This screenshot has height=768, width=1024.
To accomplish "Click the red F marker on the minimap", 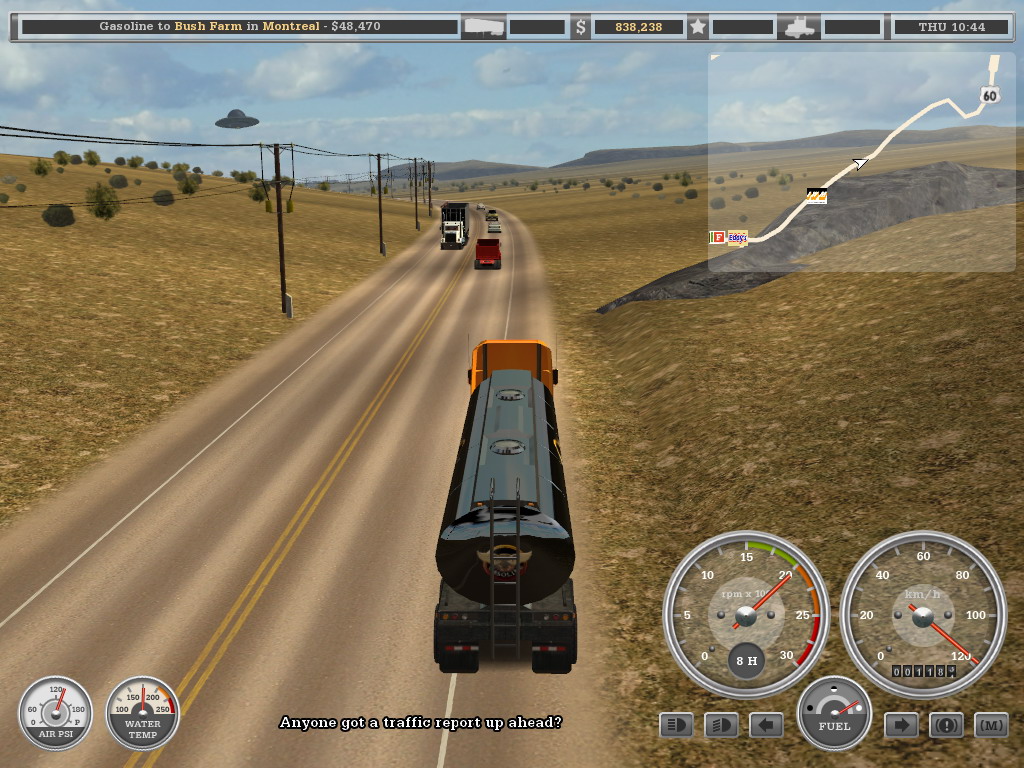I will tap(717, 238).
